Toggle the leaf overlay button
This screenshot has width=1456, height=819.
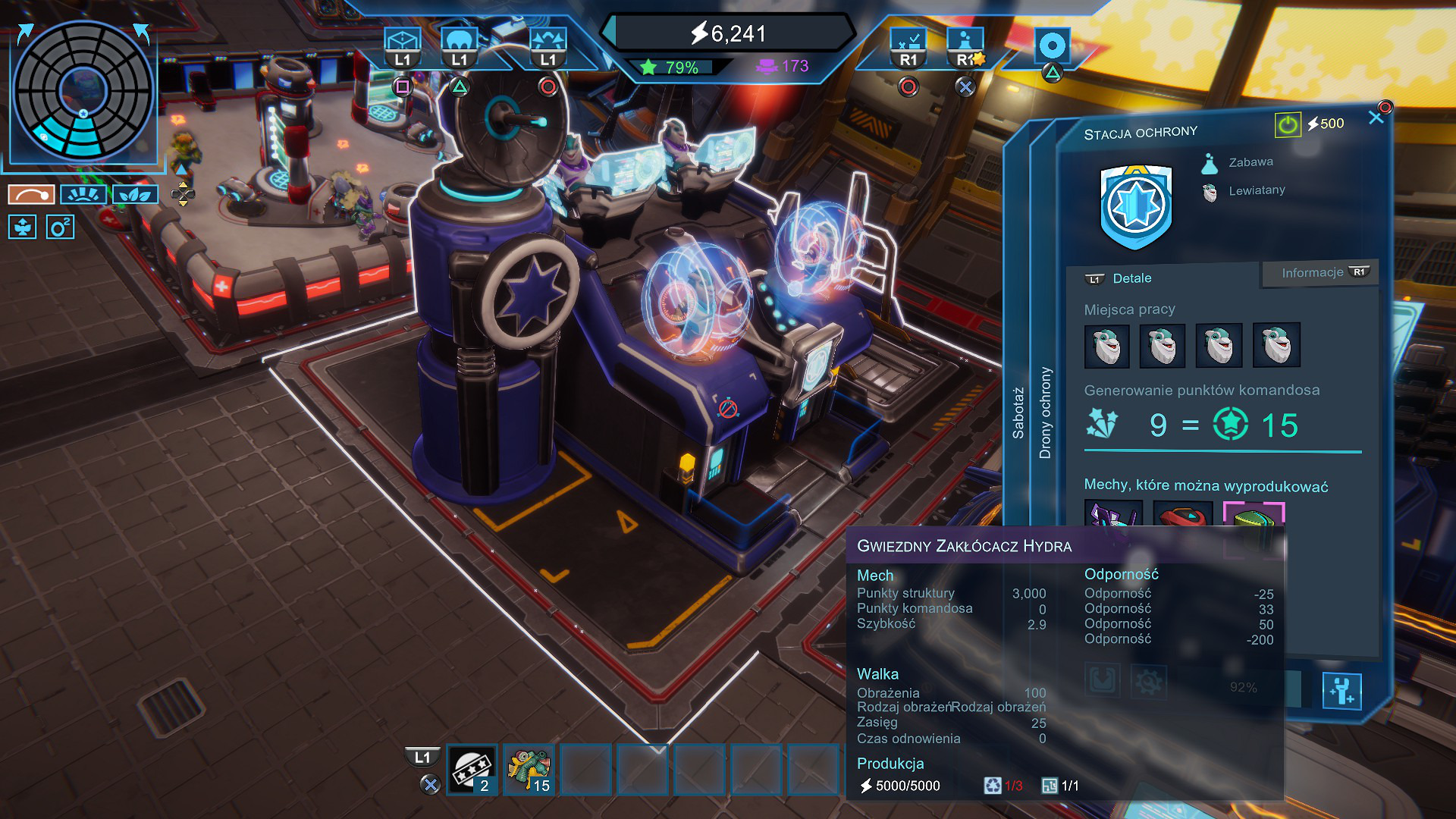pyautogui.click(x=135, y=195)
